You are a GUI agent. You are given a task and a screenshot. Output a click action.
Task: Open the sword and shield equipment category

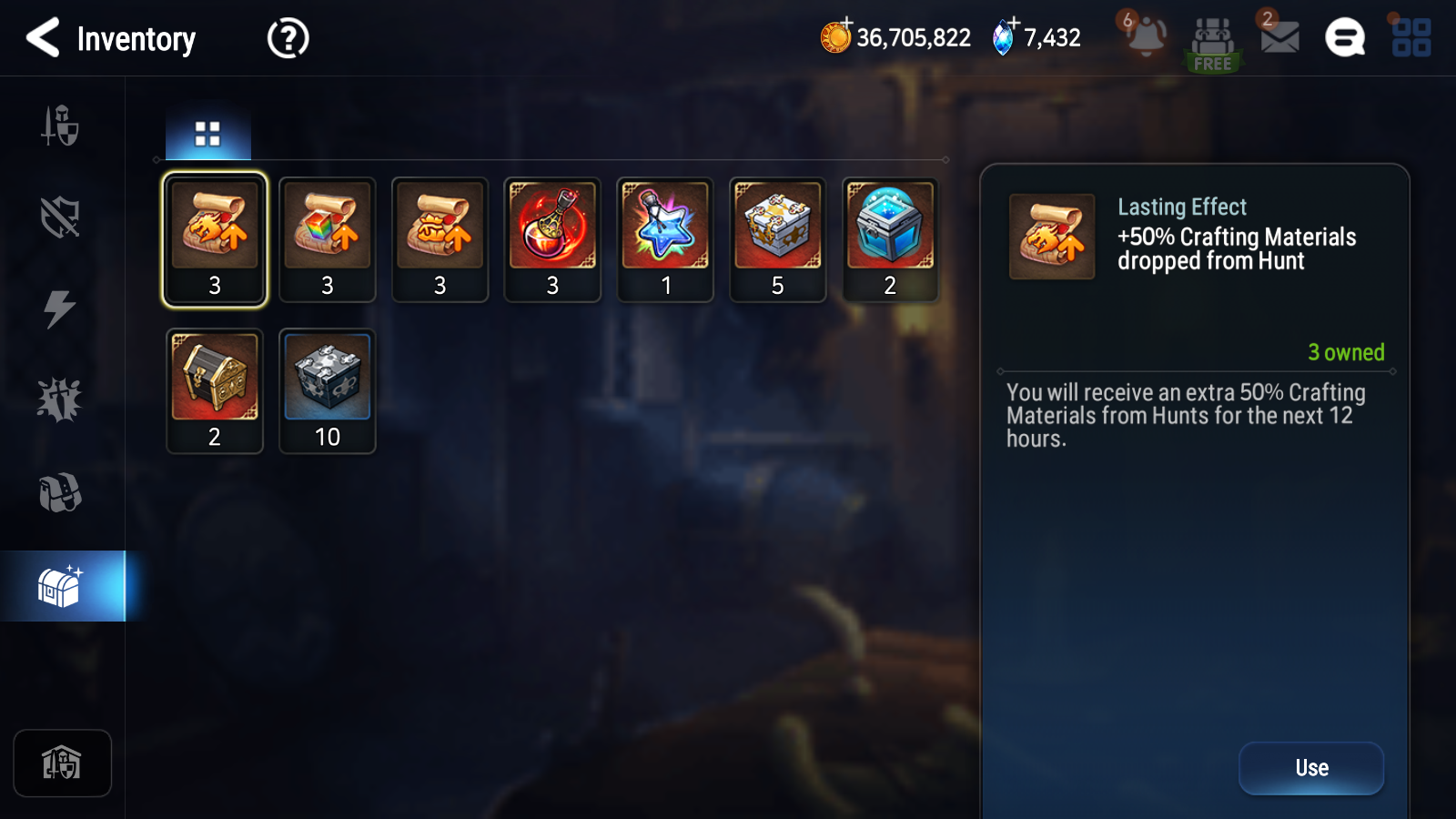[x=60, y=126]
